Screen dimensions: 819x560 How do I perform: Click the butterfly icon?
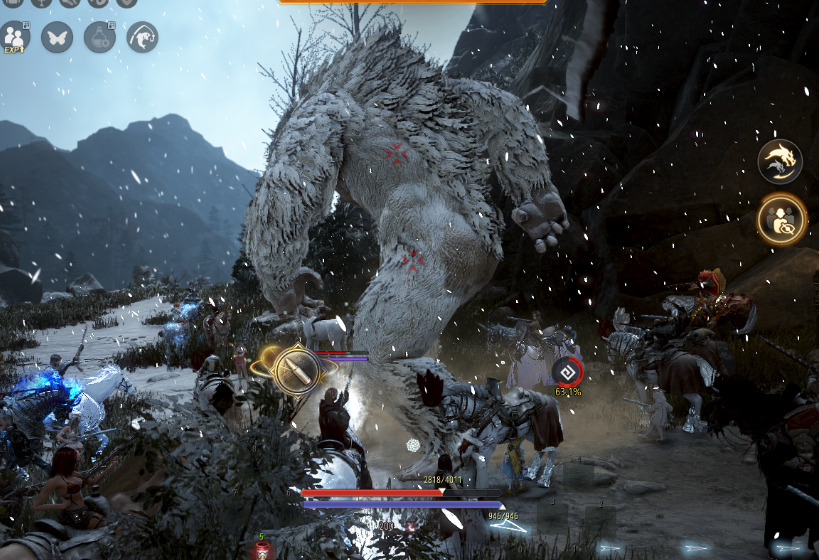57,37
